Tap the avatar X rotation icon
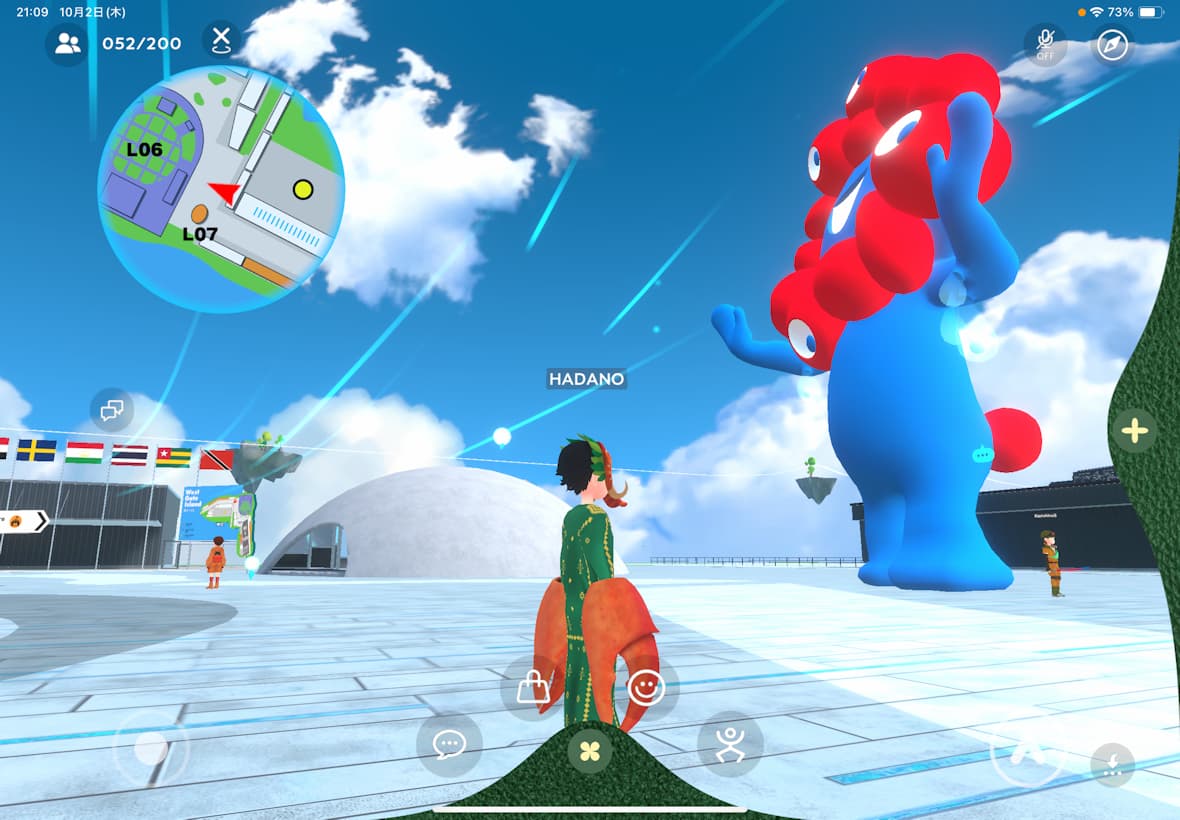The width and height of the screenshot is (1180, 820). (221, 40)
